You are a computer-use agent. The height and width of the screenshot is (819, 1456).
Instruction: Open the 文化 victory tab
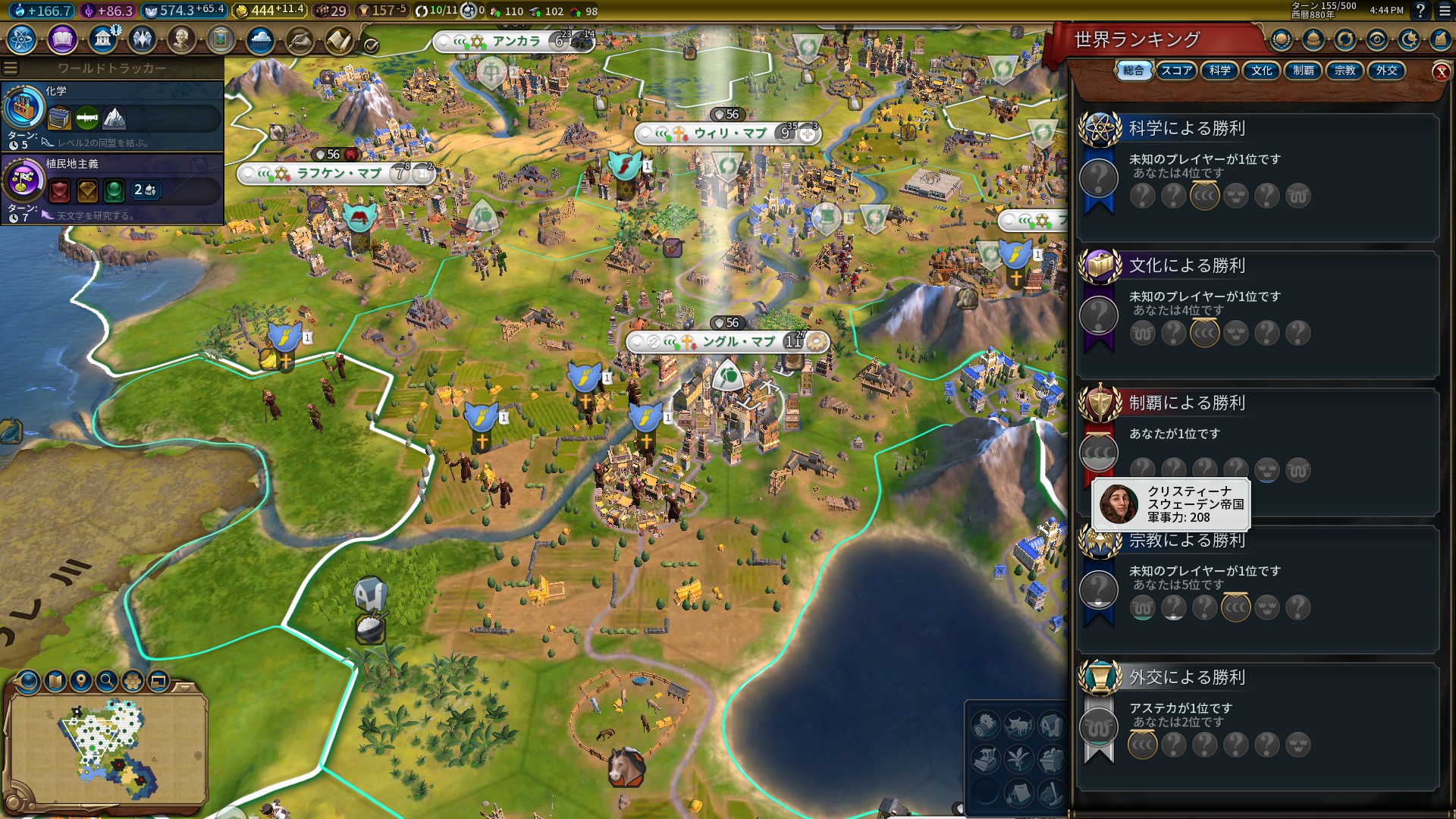[x=1261, y=71]
